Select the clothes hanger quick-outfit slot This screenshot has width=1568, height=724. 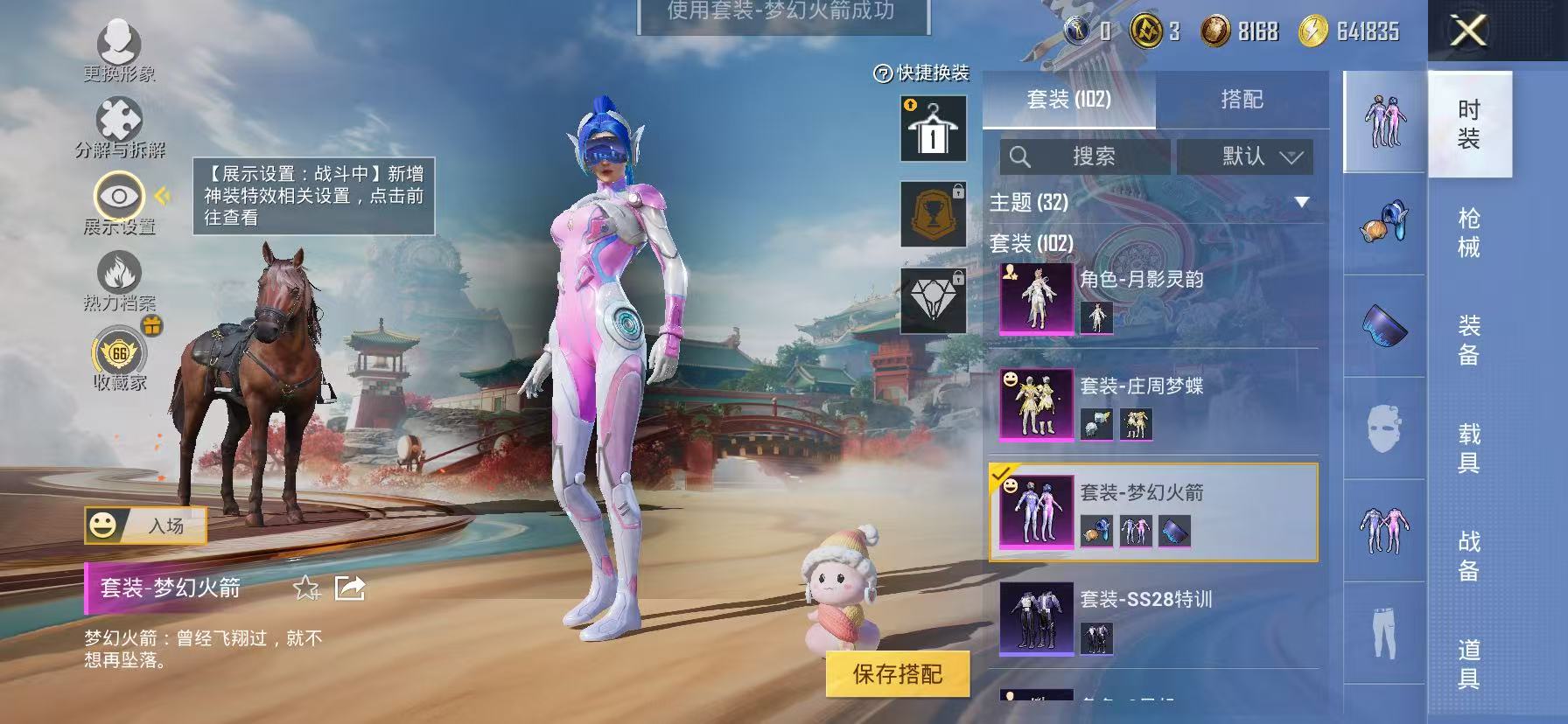click(933, 127)
